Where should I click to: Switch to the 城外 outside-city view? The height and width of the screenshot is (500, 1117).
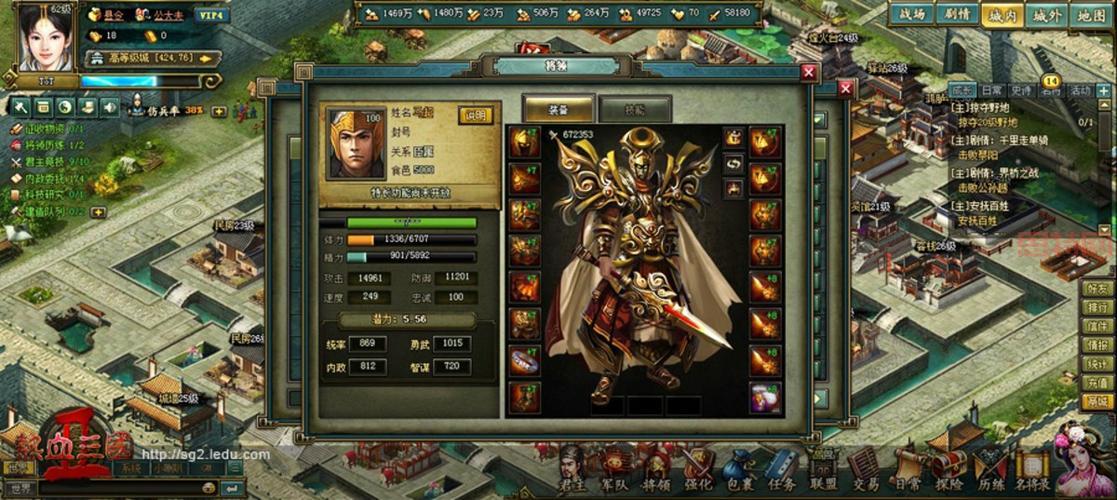pos(1046,15)
